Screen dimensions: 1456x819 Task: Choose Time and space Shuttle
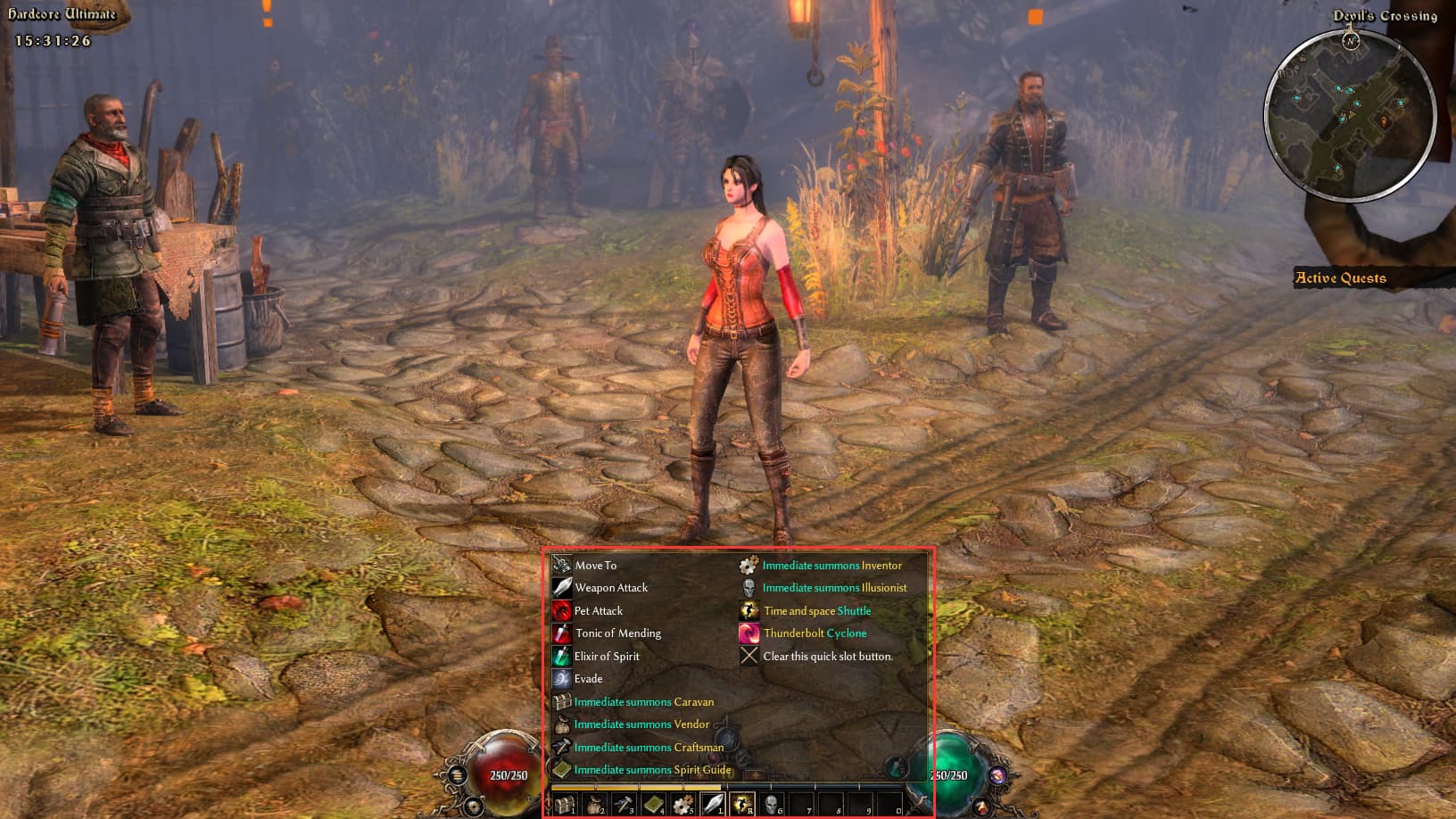pyautogui.click(x=816, y=611)
